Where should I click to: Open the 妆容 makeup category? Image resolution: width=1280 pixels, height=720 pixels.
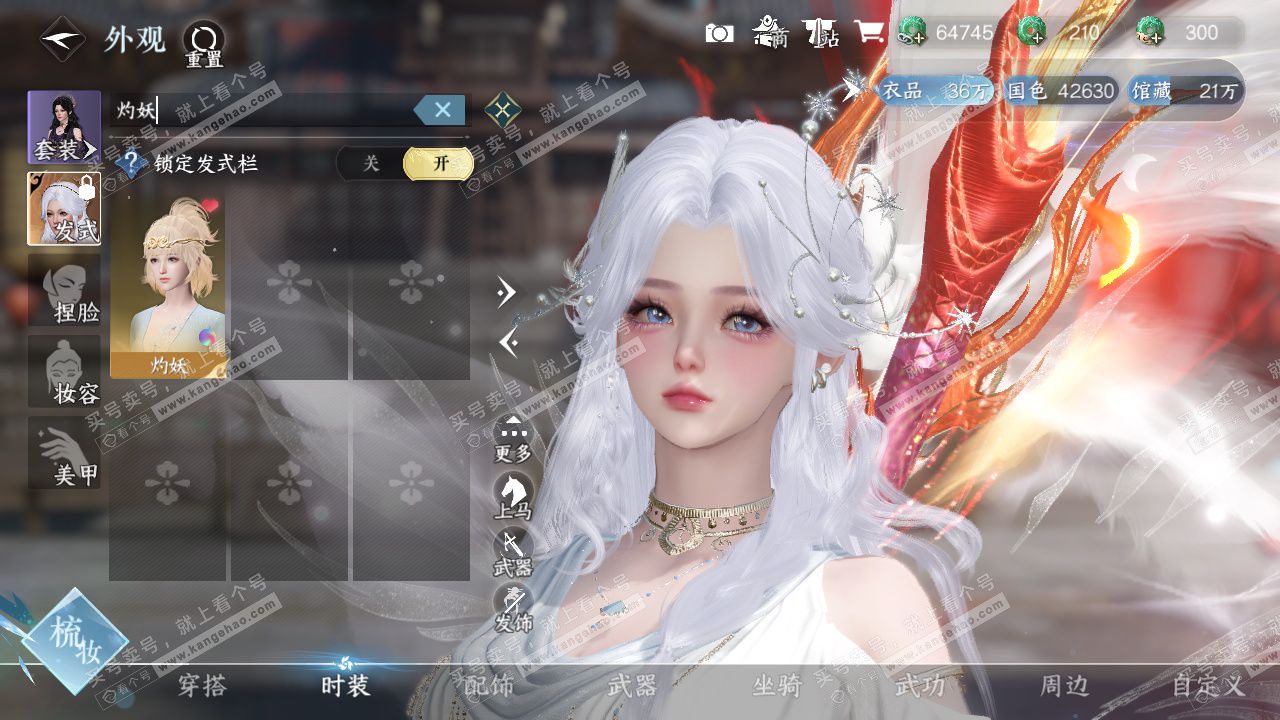pyautogui.click(x=64, y=371)
